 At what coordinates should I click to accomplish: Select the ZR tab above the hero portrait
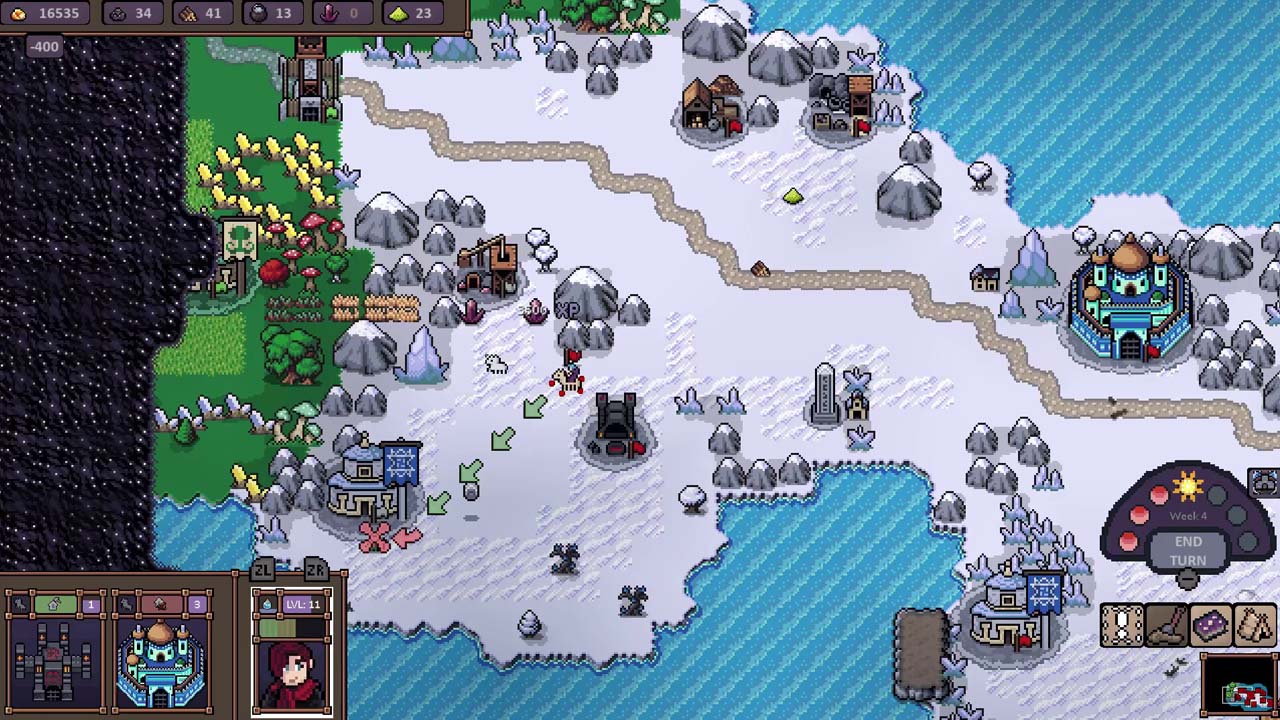pos(315,569)
